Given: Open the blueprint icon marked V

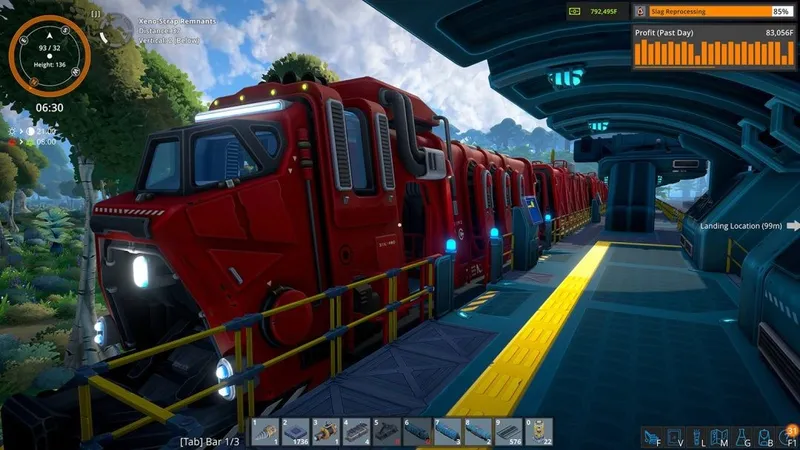Looking at the screenshot, I should (675, 436).
